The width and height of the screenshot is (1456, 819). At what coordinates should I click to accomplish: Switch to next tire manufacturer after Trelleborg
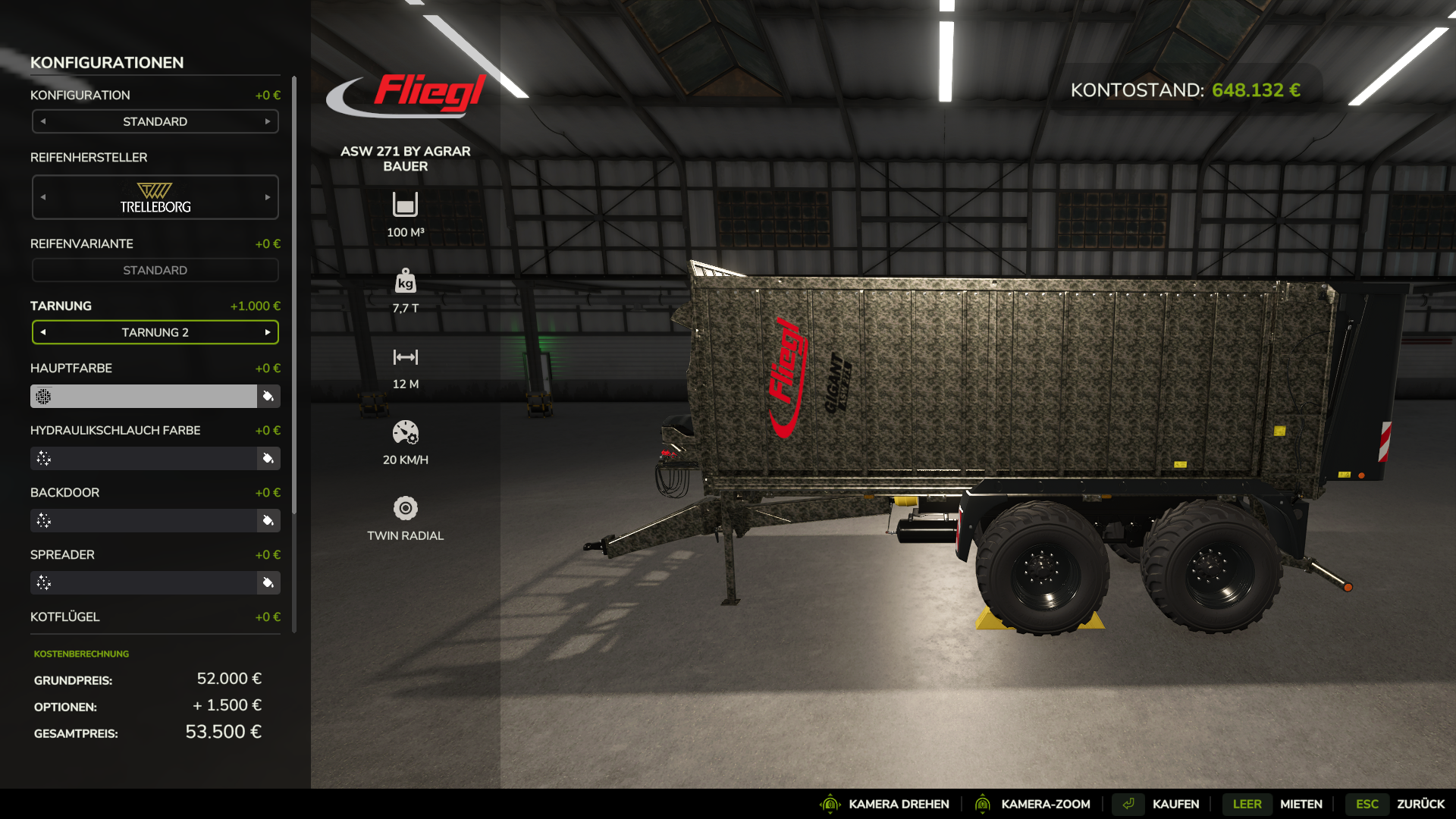[x=268, y=197]
